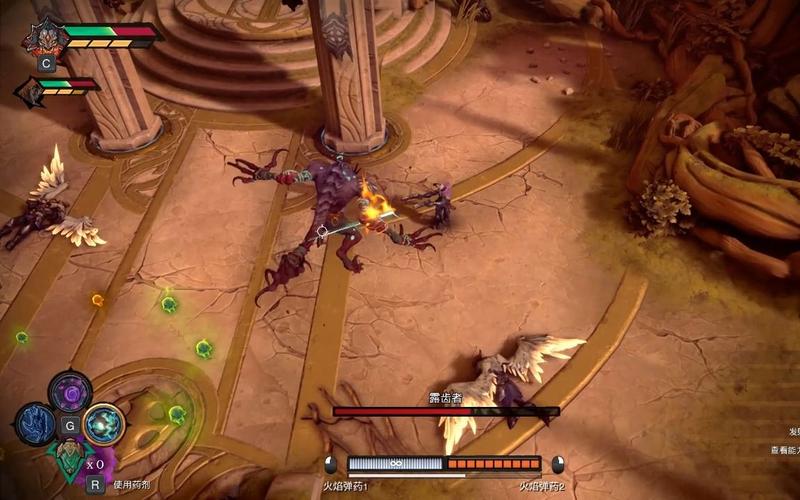
Task: Click the large active character portrait
Action: point(47,36)
